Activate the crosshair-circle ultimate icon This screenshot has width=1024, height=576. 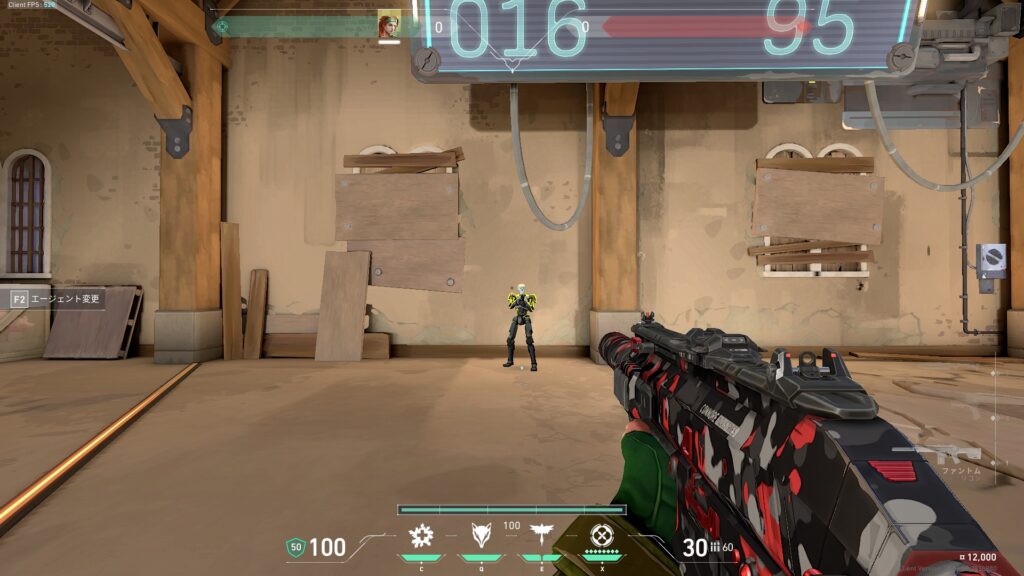click(601, 534)
